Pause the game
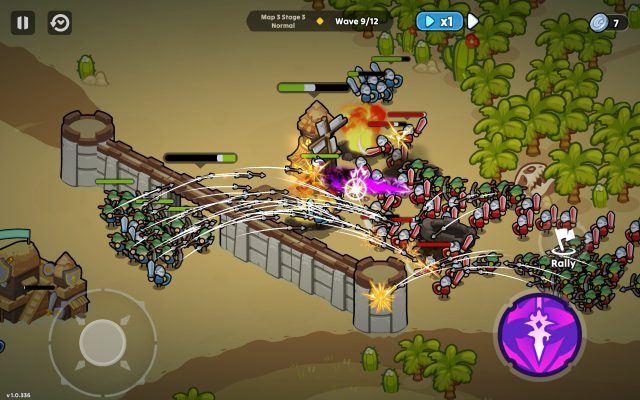Image resolution: width=640 pixels, height=400 pixels. tap(23, 22)
